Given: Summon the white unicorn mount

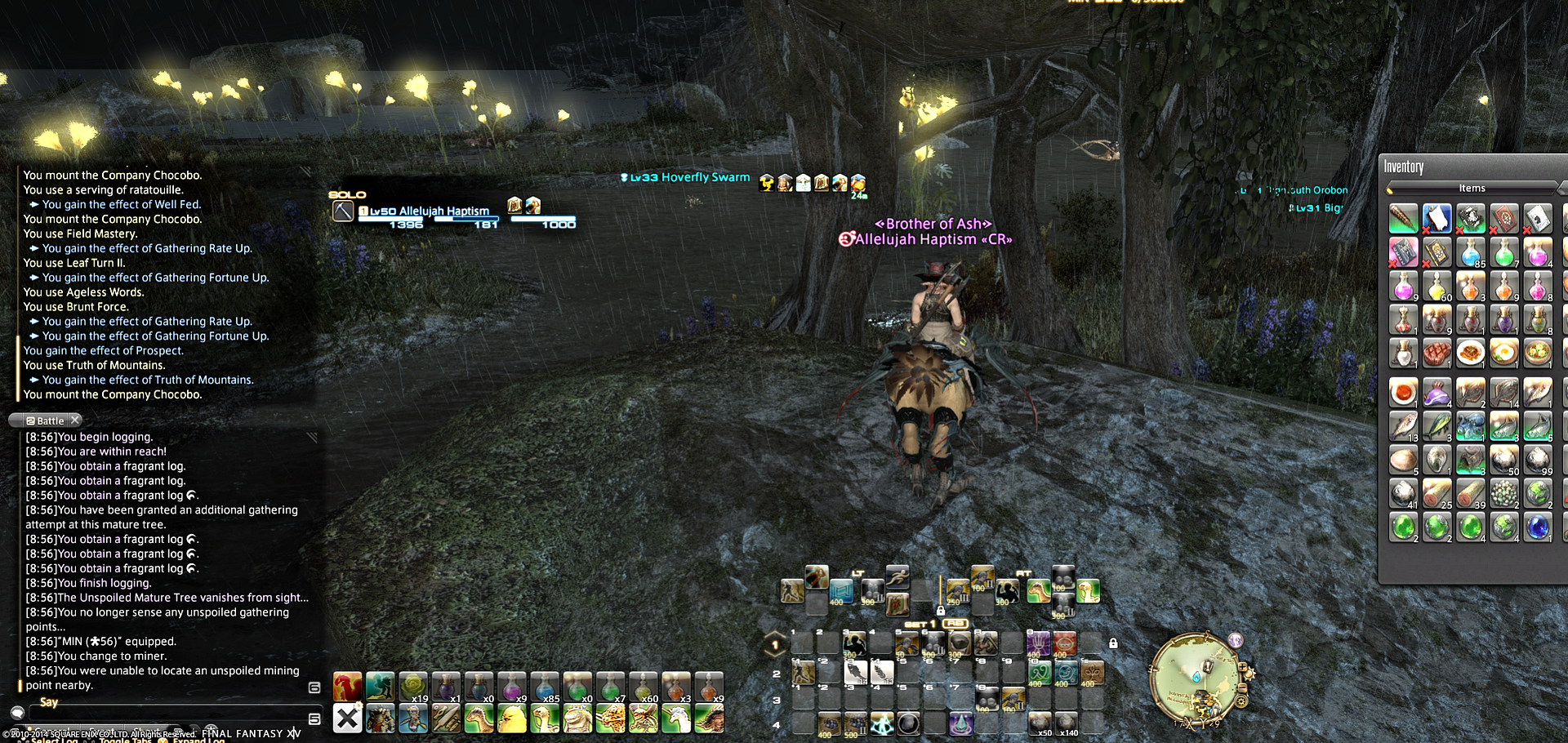Looking at the screenshot, I should click(x=676, y=719).
